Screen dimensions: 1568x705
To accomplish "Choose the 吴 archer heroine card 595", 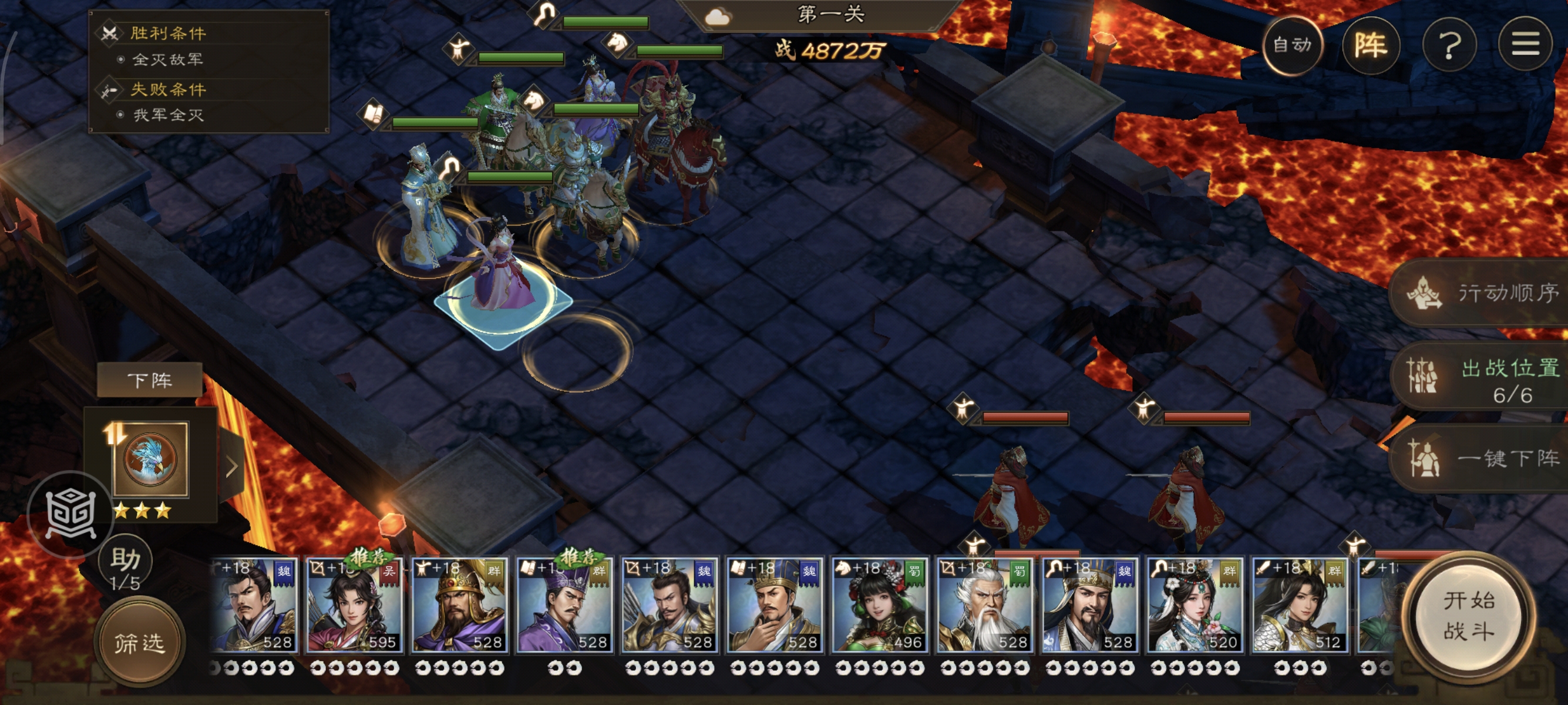I will pos(353,606).
